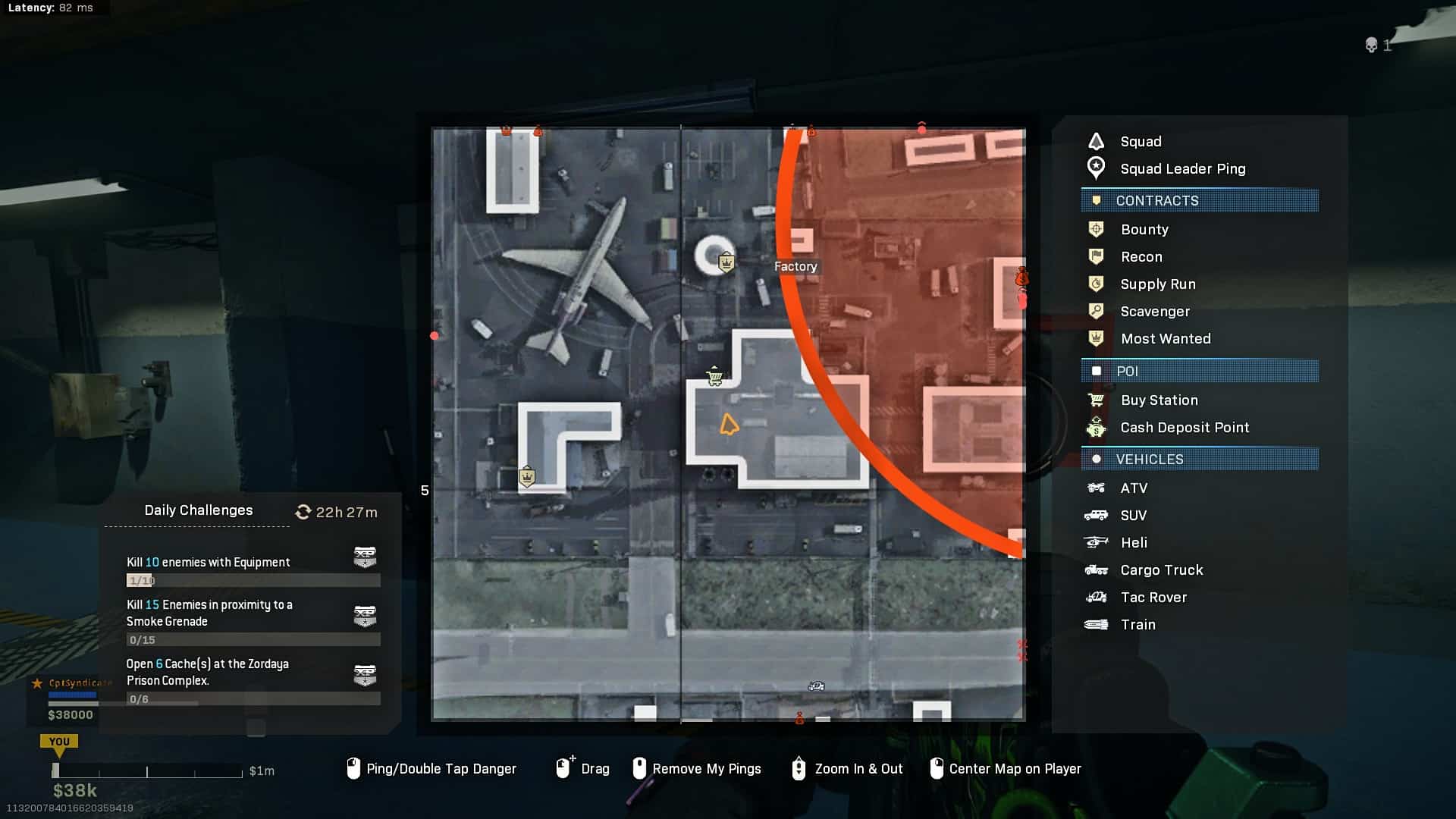Image resolution: width=1456 pixels, height=819 pixels.
Task: Click the Heli vehicle legend entry
Action: coord(1134,543)
